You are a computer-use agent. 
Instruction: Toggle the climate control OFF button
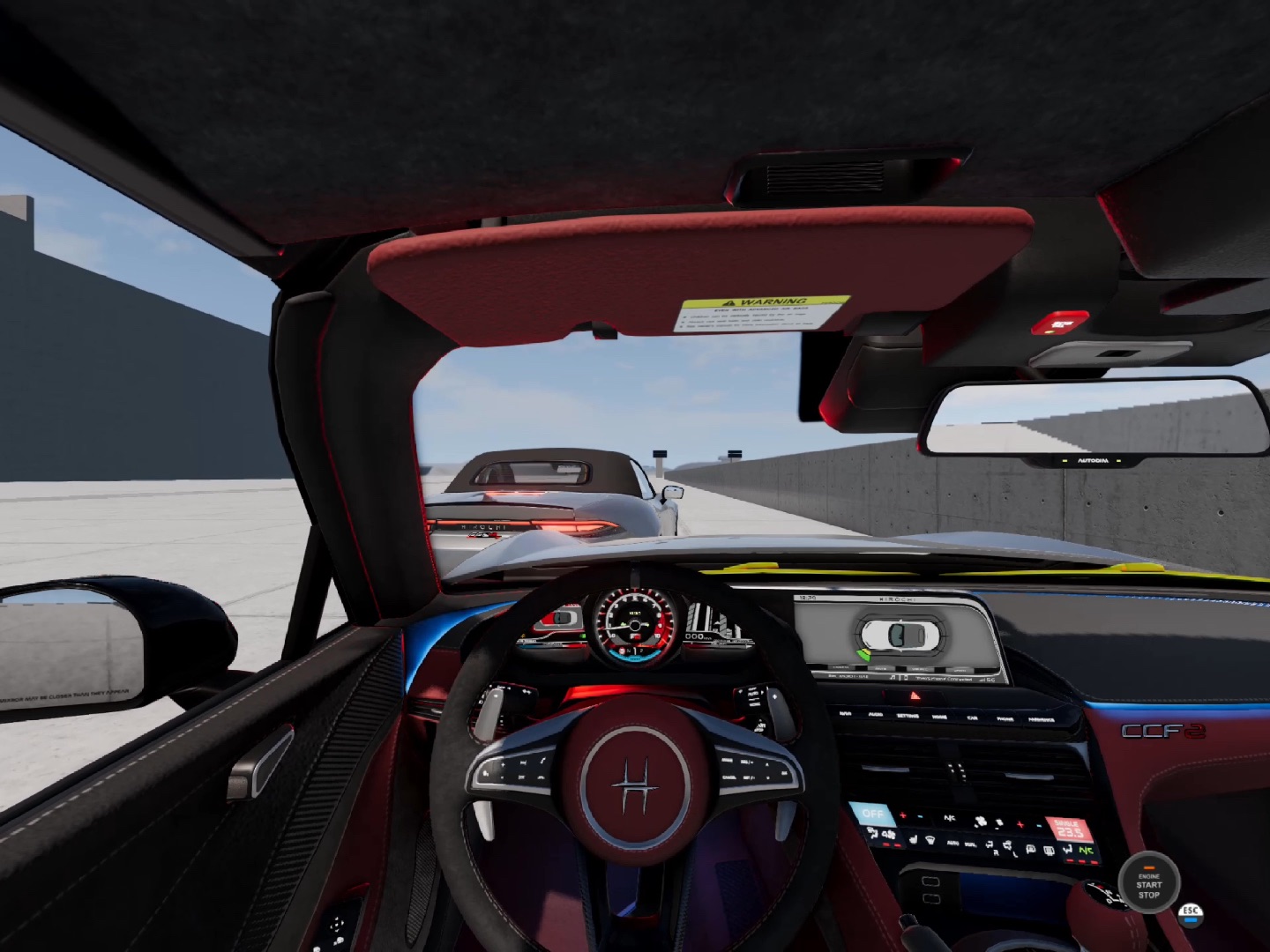coord(873,813)
